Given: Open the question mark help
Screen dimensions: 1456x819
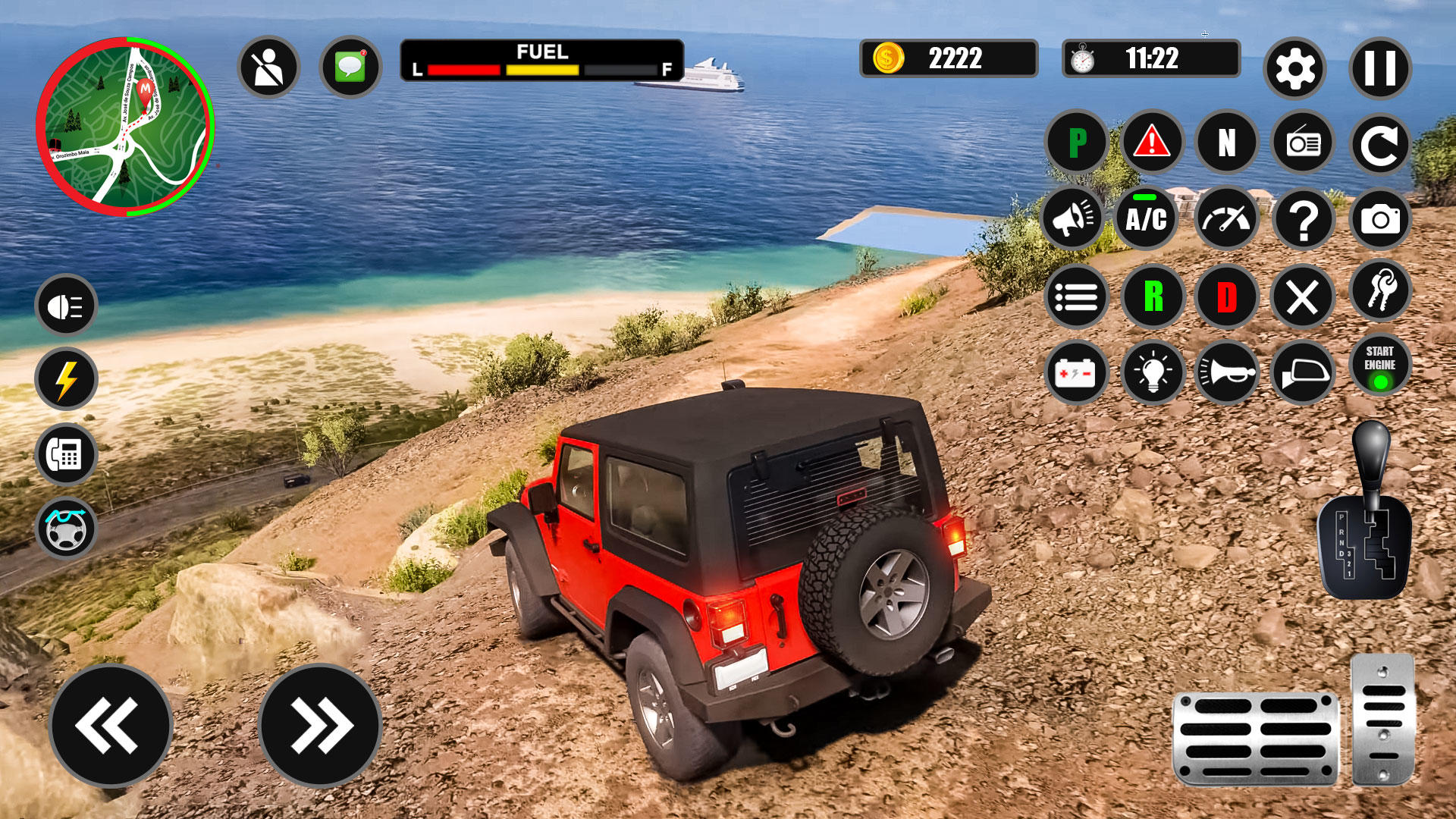Looking at the screenshot, I should (x=1304, y=219).
